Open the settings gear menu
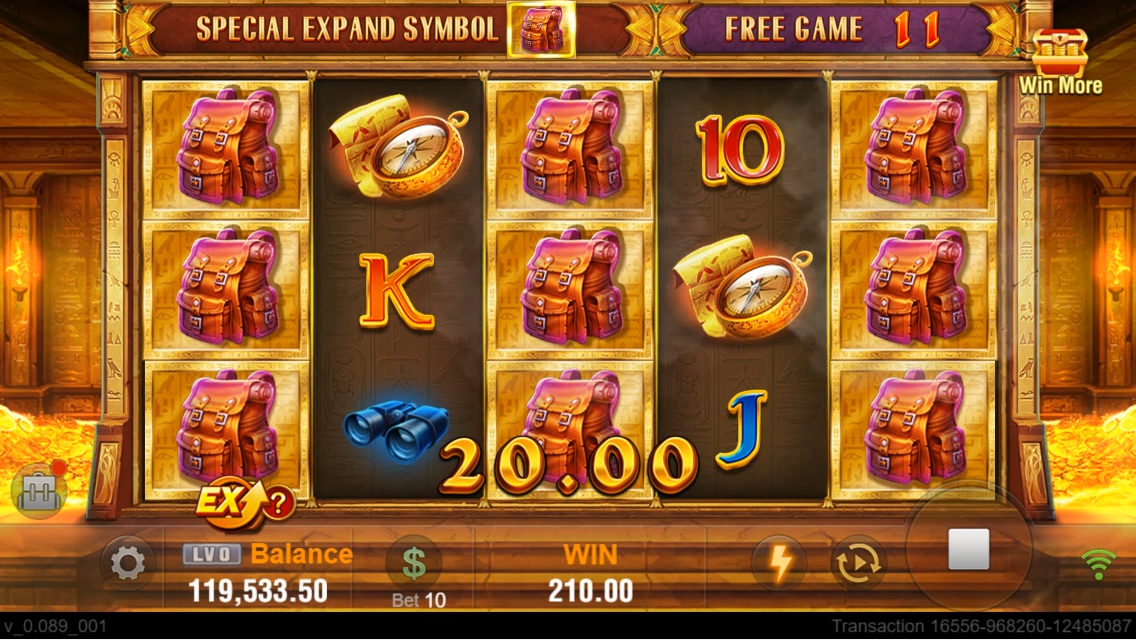The height and width of the screenshot is (640, 1136). [127, 564]
